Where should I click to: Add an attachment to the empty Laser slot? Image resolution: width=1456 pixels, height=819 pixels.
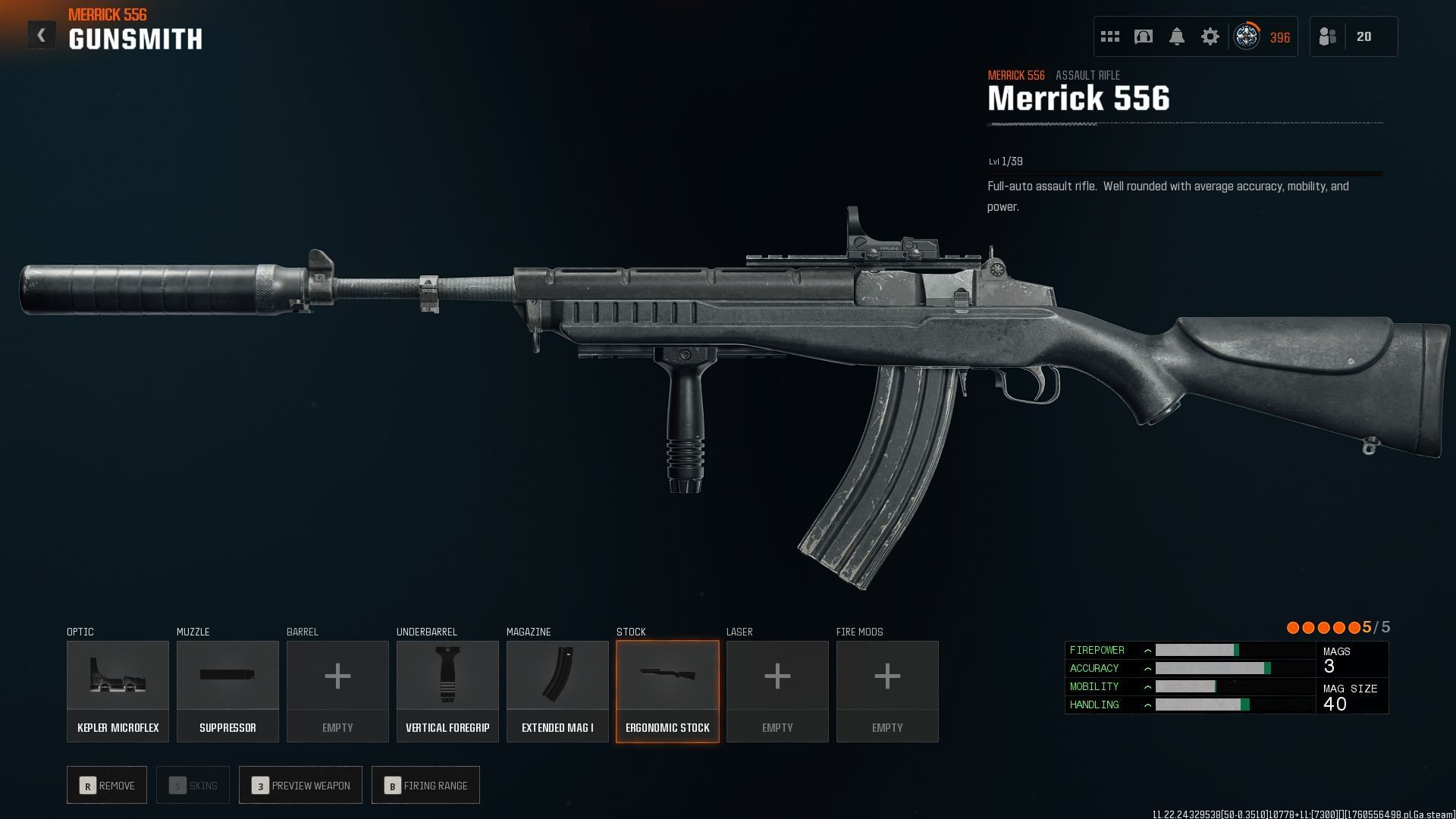777,691
